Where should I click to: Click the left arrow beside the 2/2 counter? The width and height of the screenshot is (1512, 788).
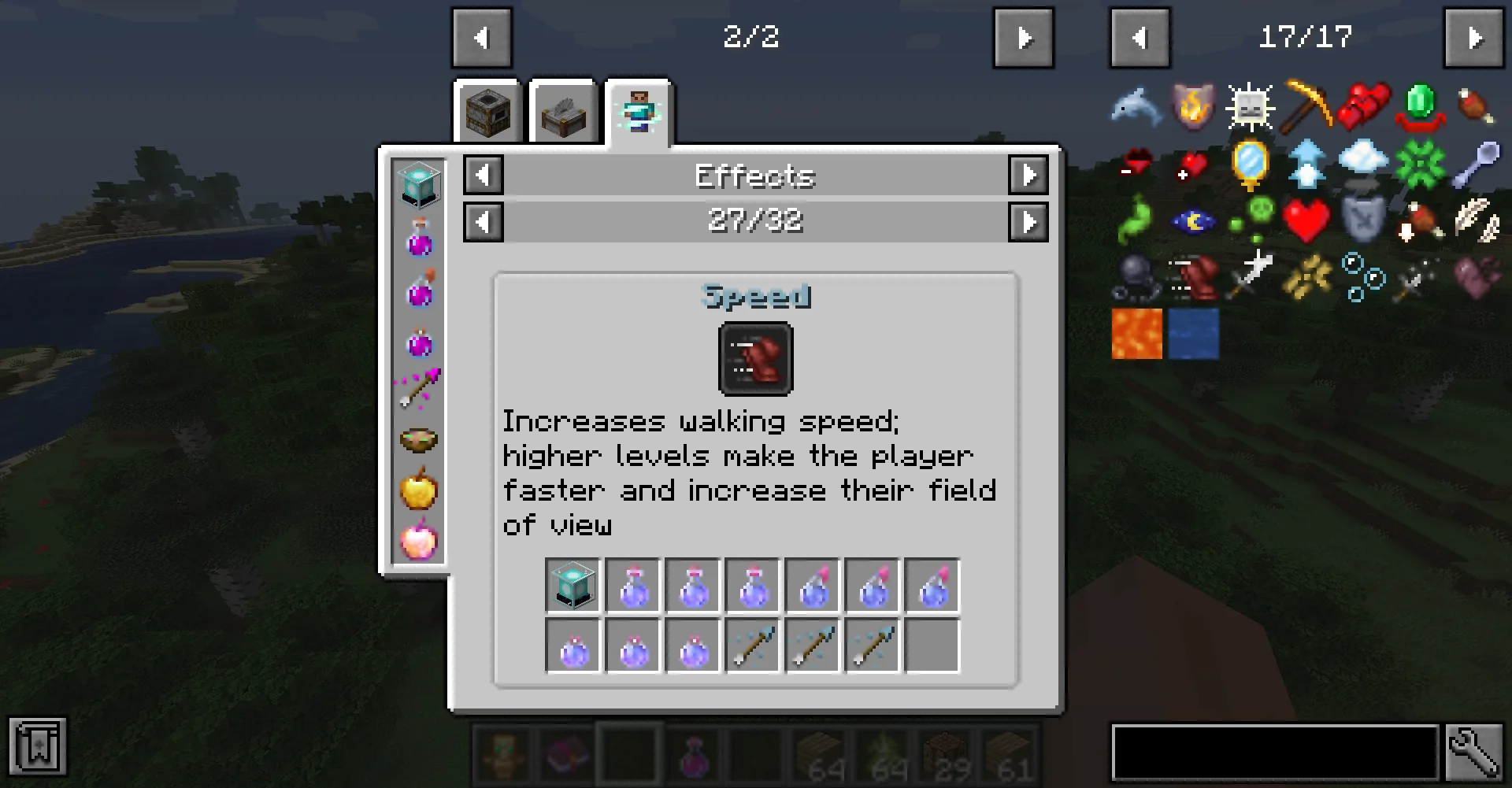click(483, 36)
